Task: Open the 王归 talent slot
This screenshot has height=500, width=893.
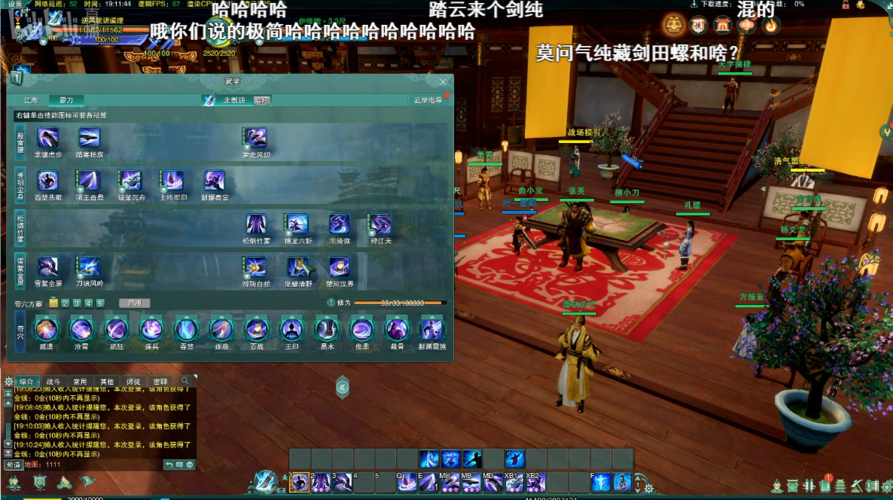Action: [x=291, y=329]
